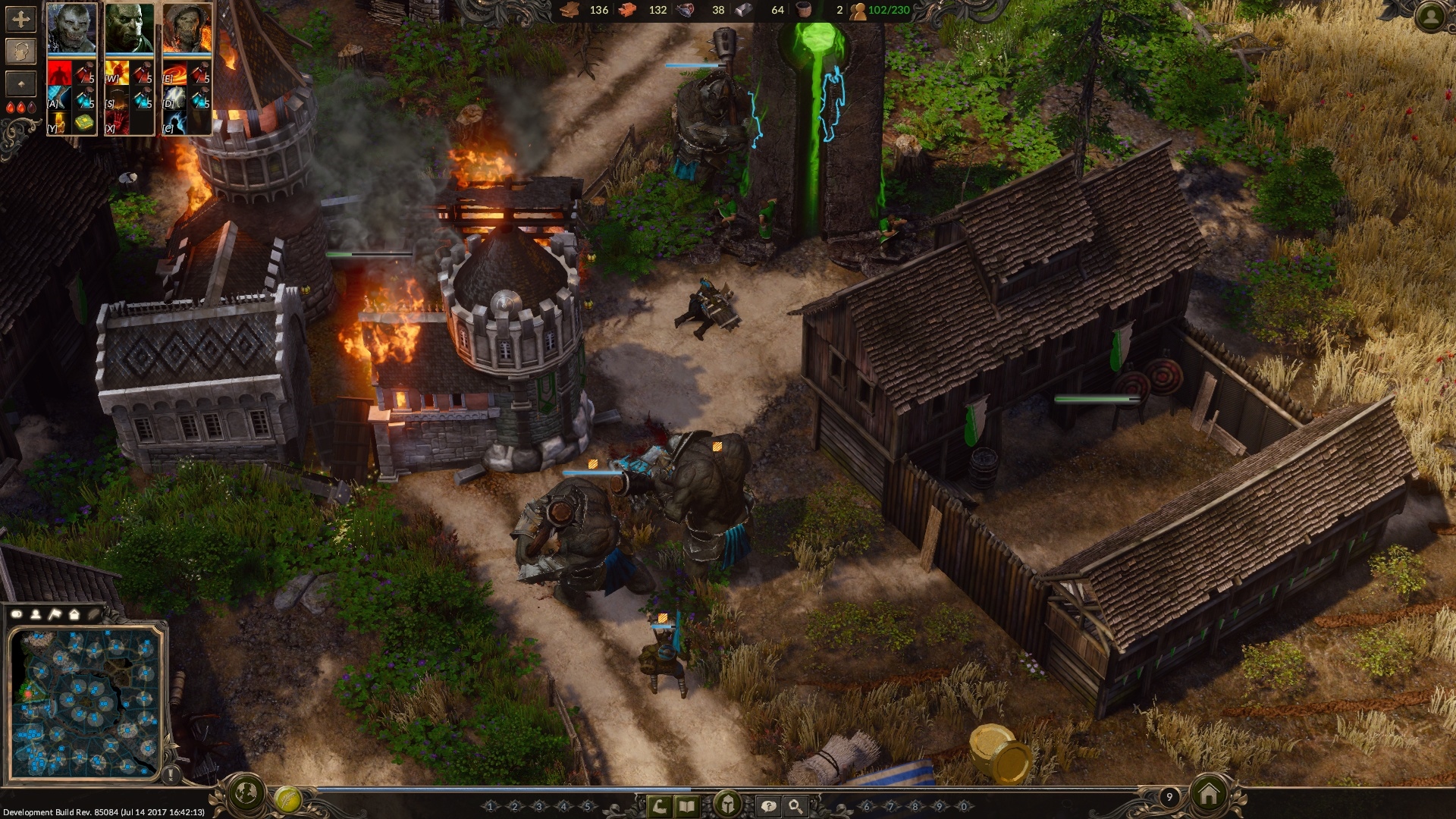Activate the red demon silhouette ability
The image size is (1456, 819).
[x=59, y=73]
